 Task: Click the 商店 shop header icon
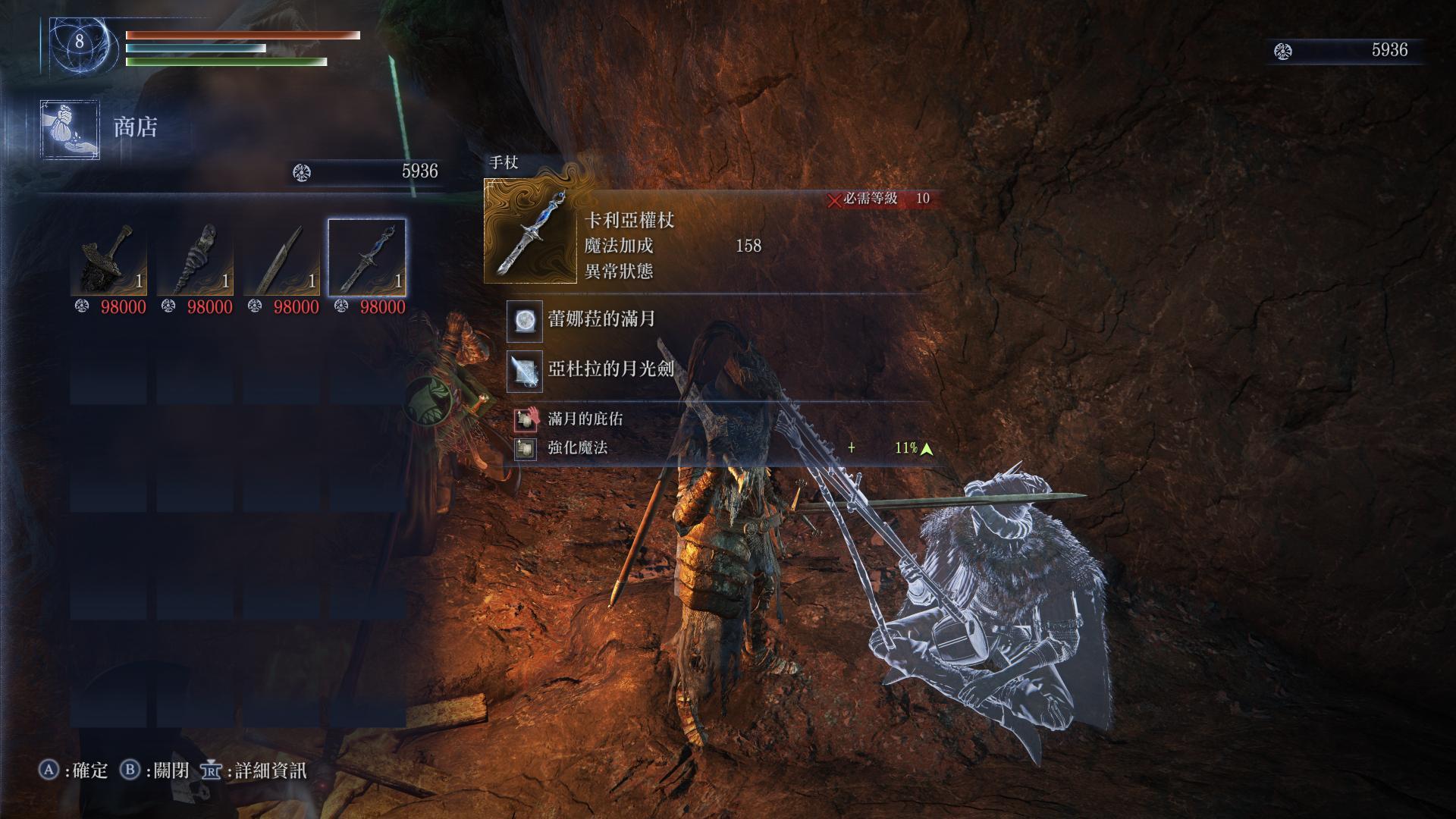coord(70,129)
